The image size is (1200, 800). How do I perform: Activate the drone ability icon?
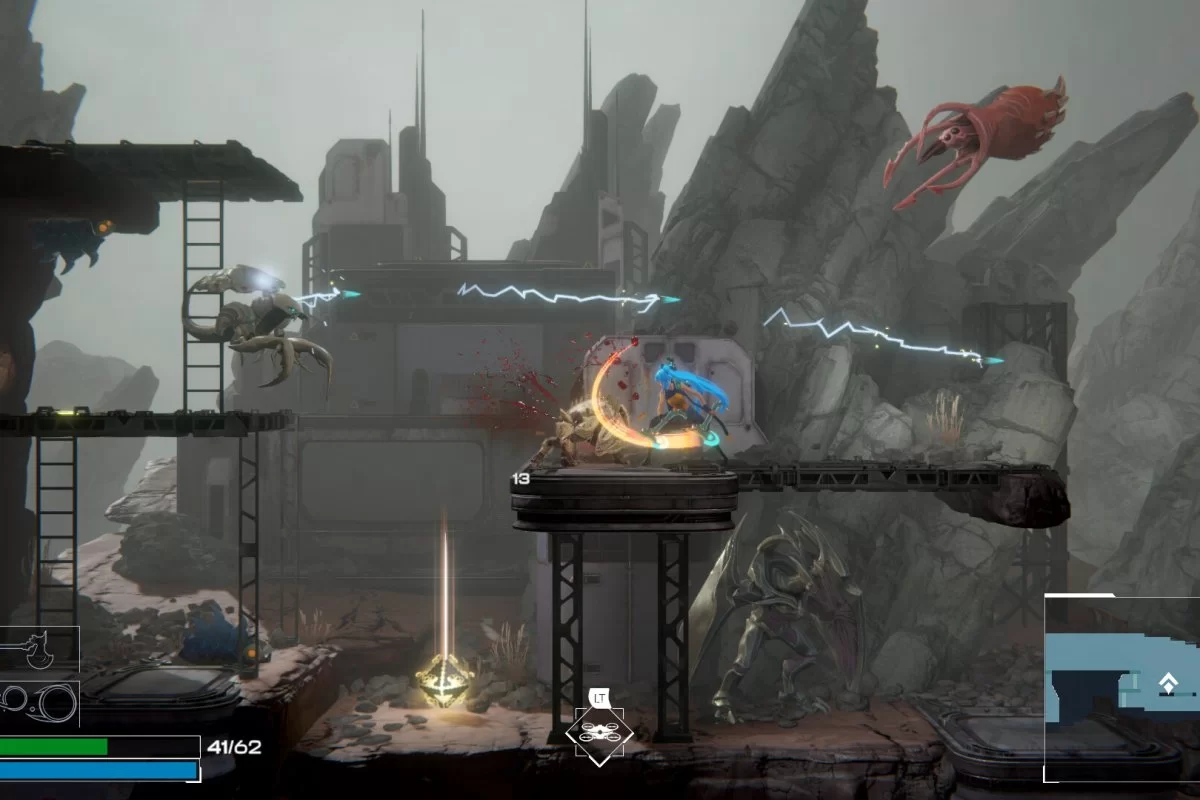[x=598, y=735]
